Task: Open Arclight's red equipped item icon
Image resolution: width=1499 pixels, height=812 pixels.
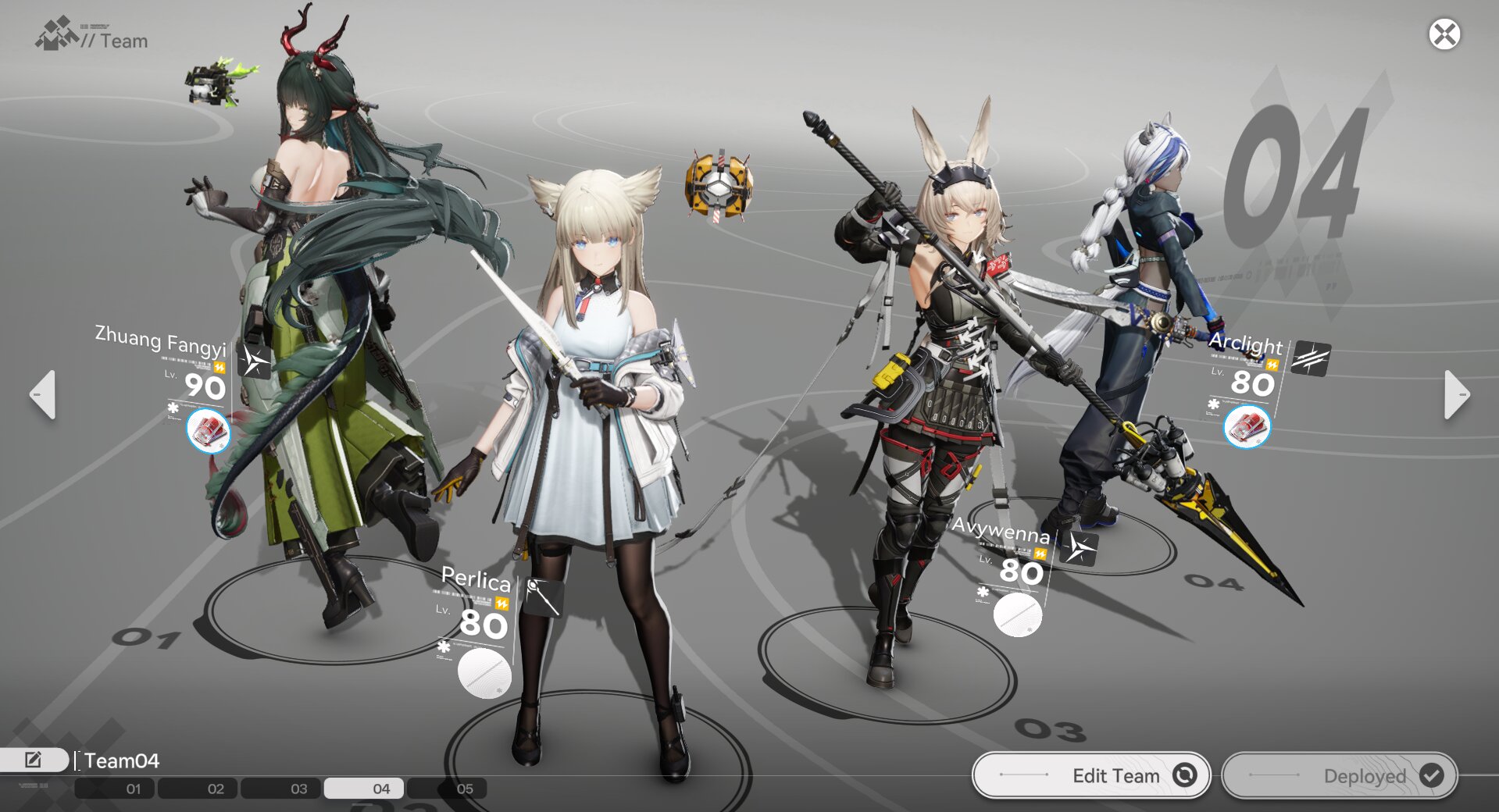Action: pyautogui.click(x=1247, y=427)
